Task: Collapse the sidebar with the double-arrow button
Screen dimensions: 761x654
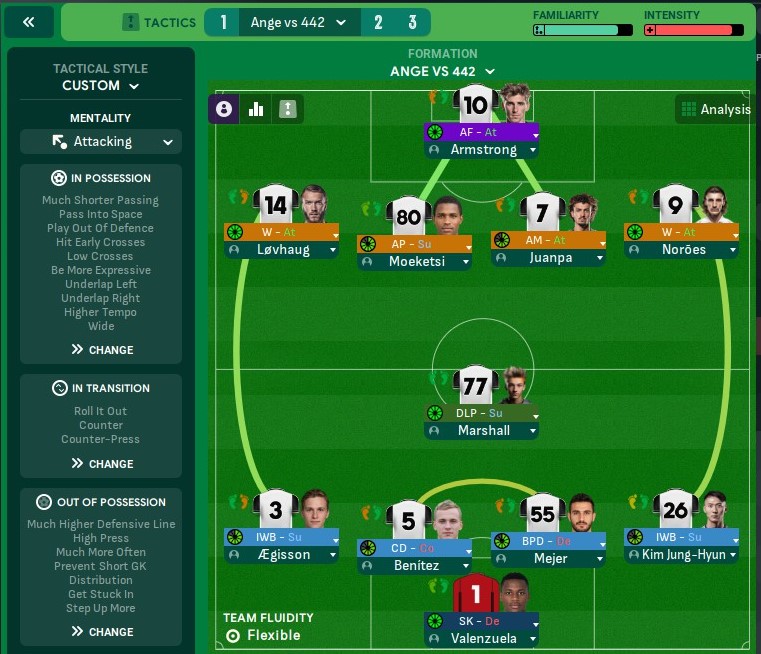Action: coord(28,22)
